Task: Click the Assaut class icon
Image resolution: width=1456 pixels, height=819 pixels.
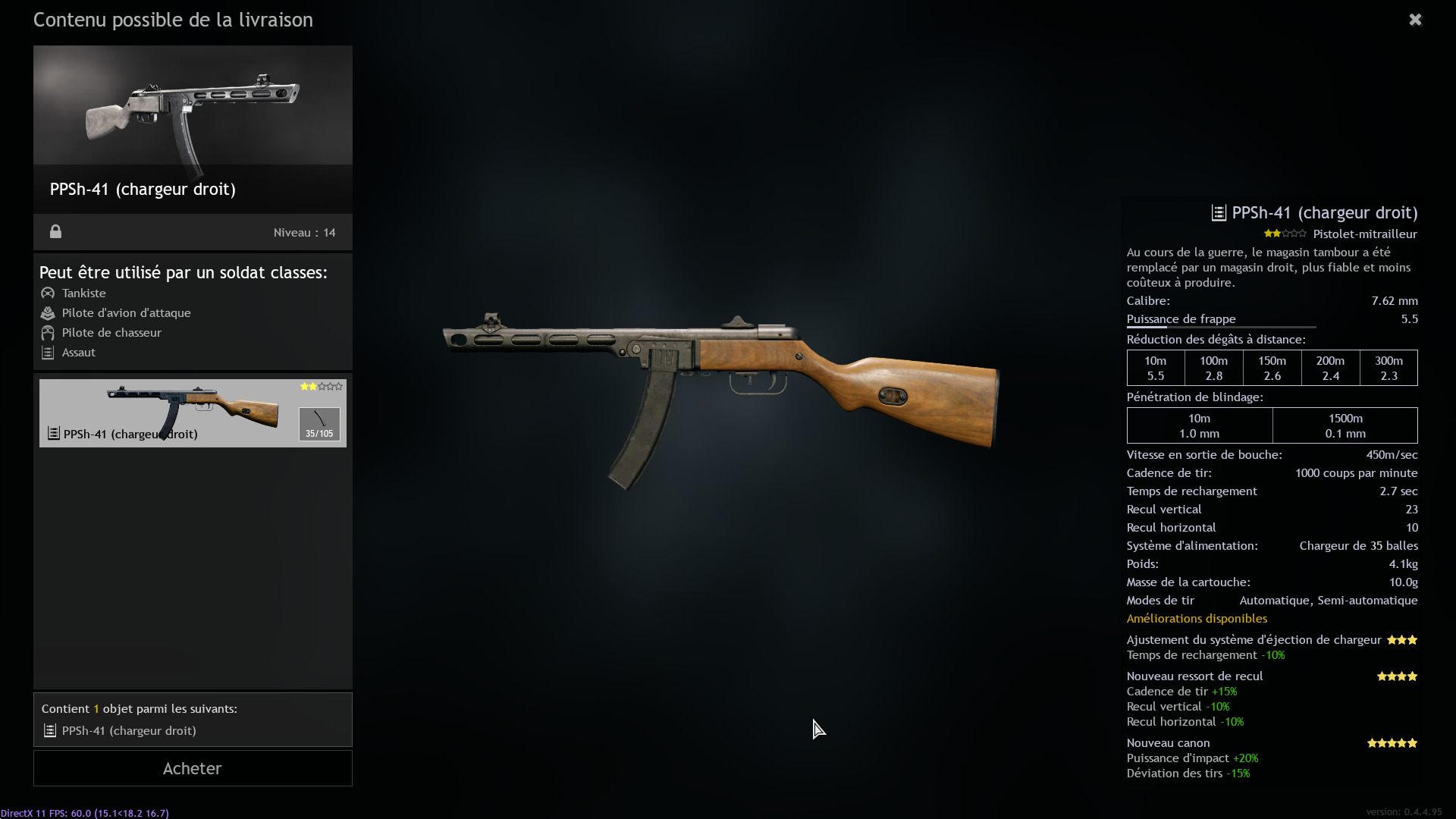Action: point(48,352)
